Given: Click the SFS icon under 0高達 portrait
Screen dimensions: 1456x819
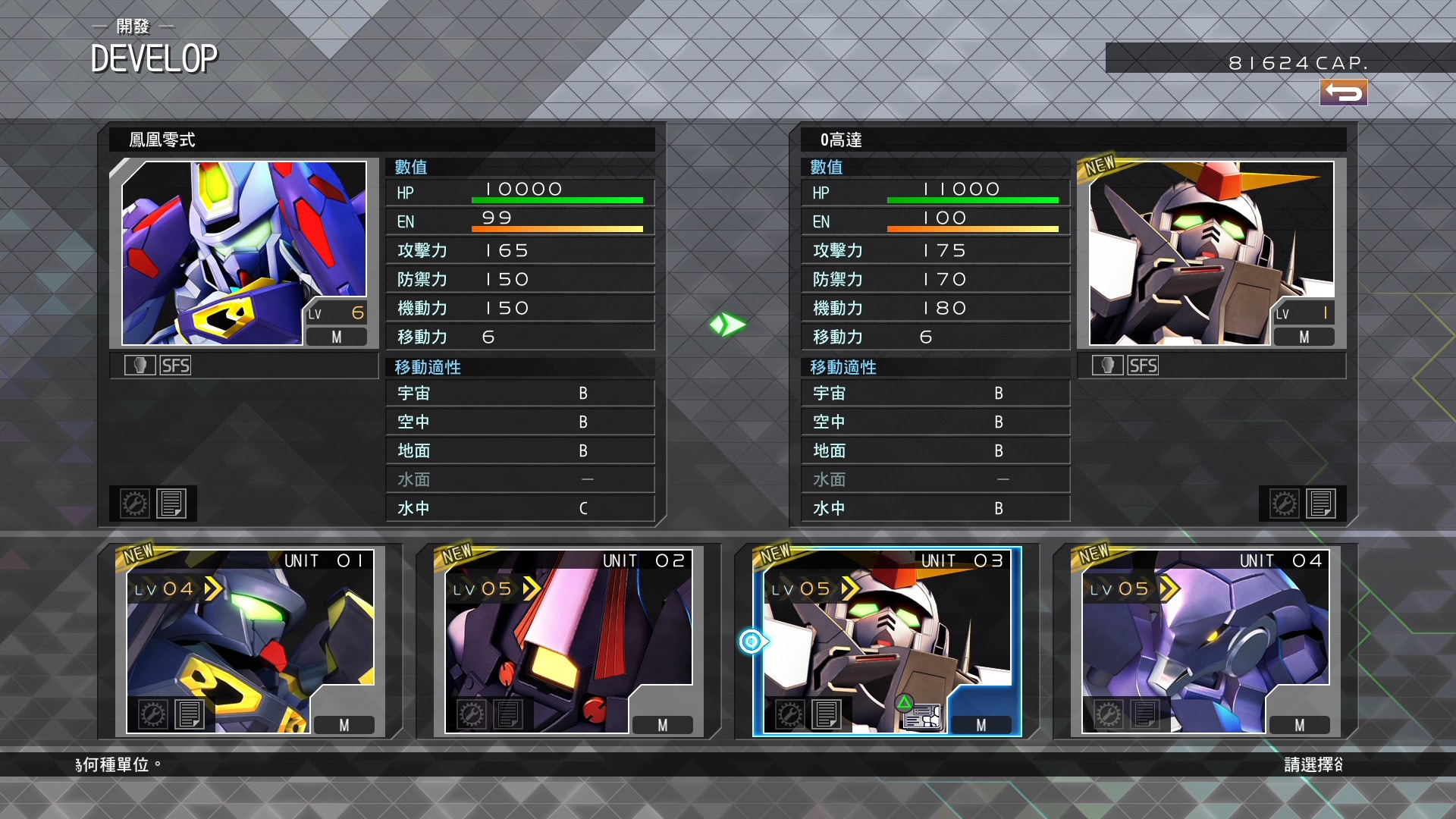Looking at the screenshot, I should coord(1143,366).
